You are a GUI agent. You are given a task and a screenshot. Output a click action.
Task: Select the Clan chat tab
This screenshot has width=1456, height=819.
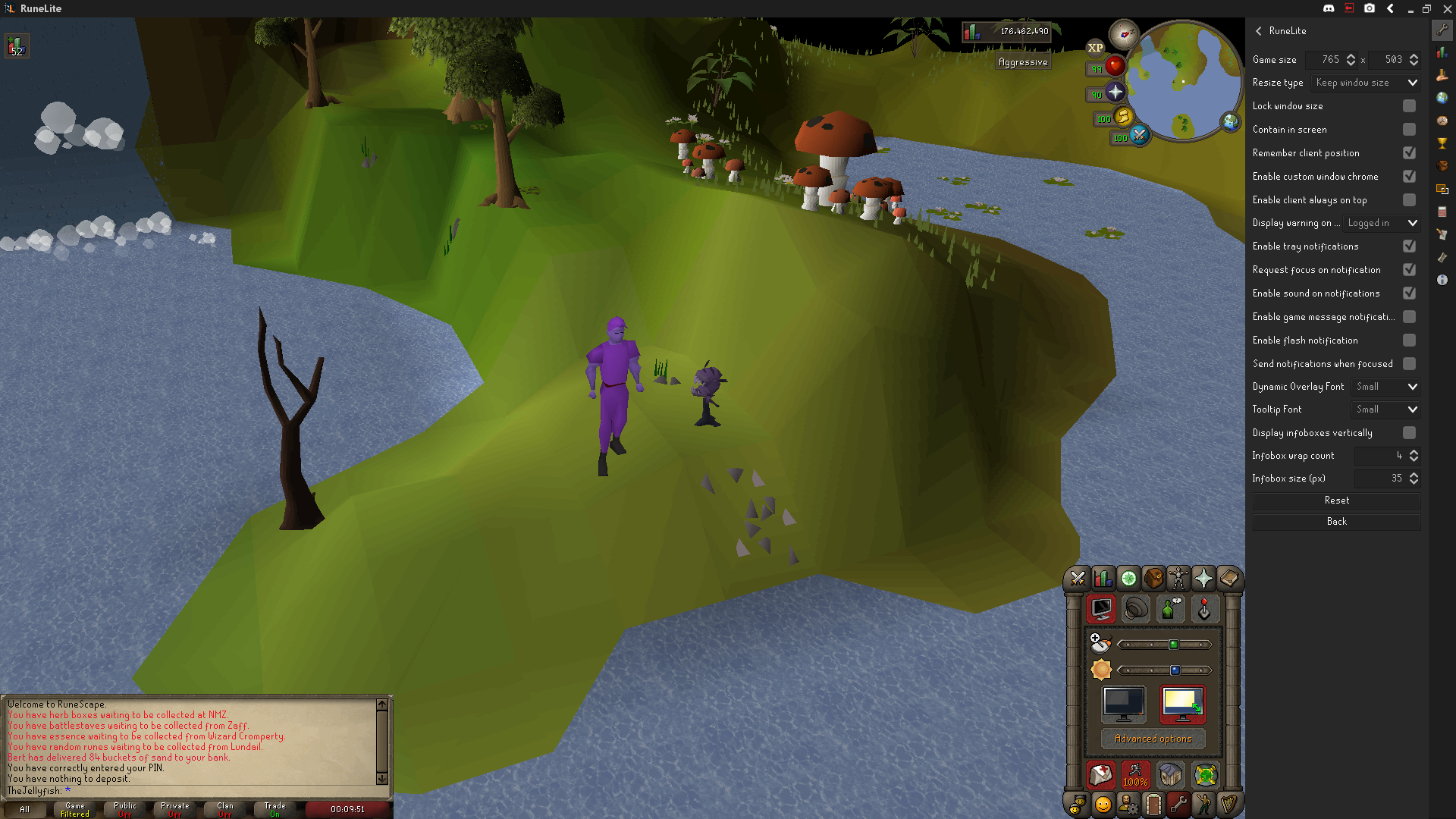pyautogui.click(x=224, y=809)
